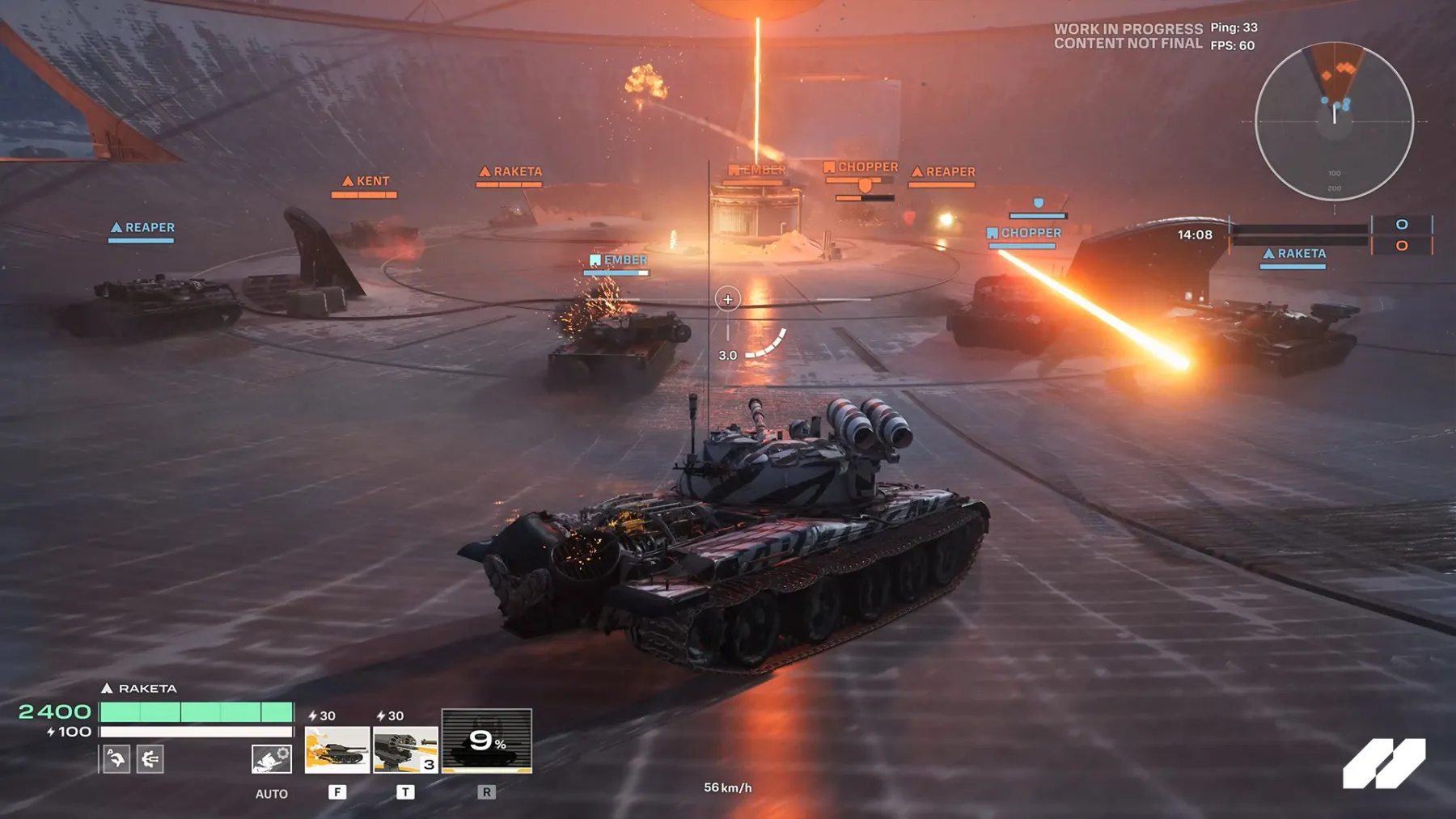Click the blue team score display
The image size is (1456, 819).
pyautogui.click(x=1400, y=227)
